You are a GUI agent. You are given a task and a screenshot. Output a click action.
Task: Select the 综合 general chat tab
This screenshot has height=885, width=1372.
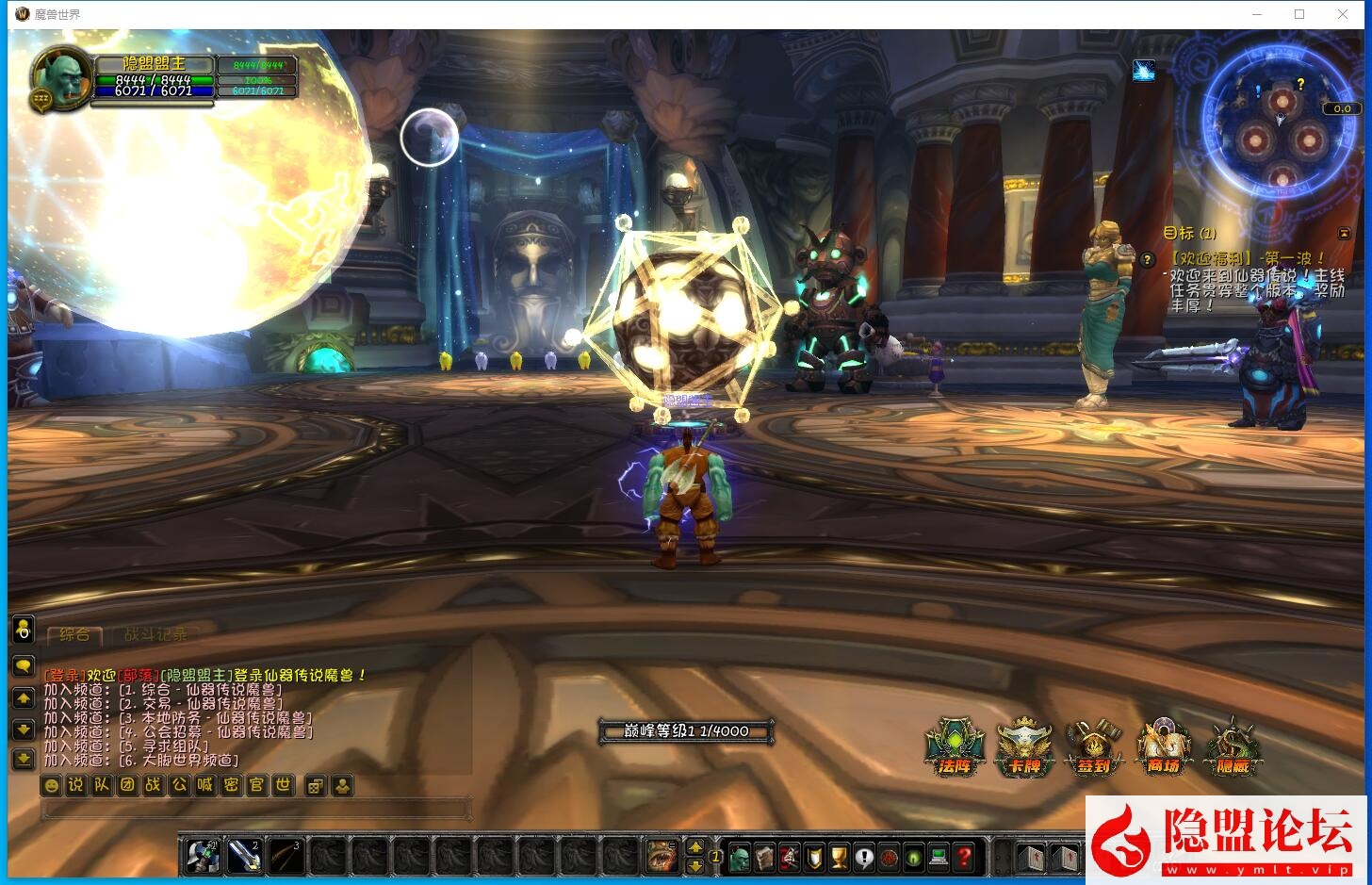point(74,635)
